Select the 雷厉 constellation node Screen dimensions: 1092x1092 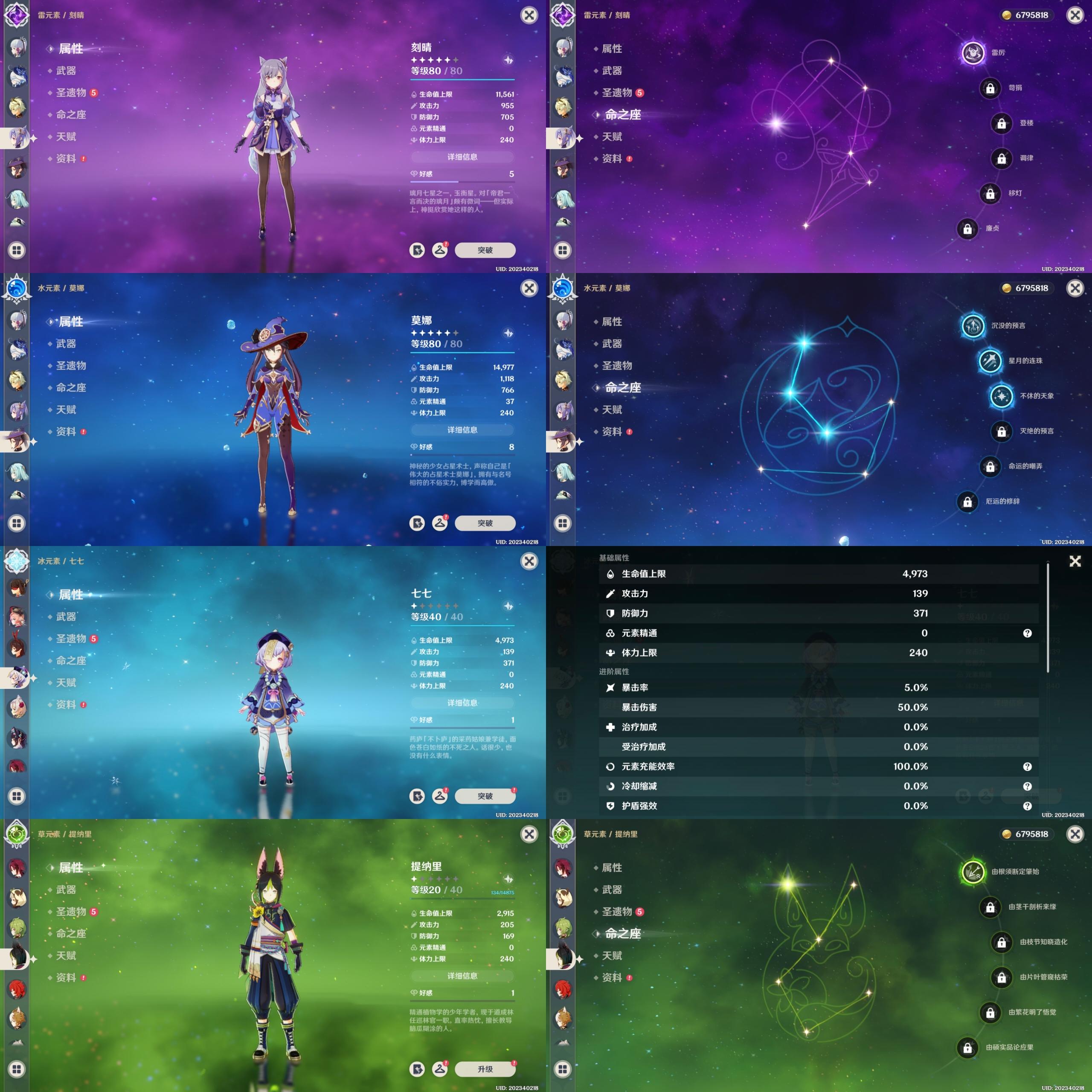[x=973, y=53]
